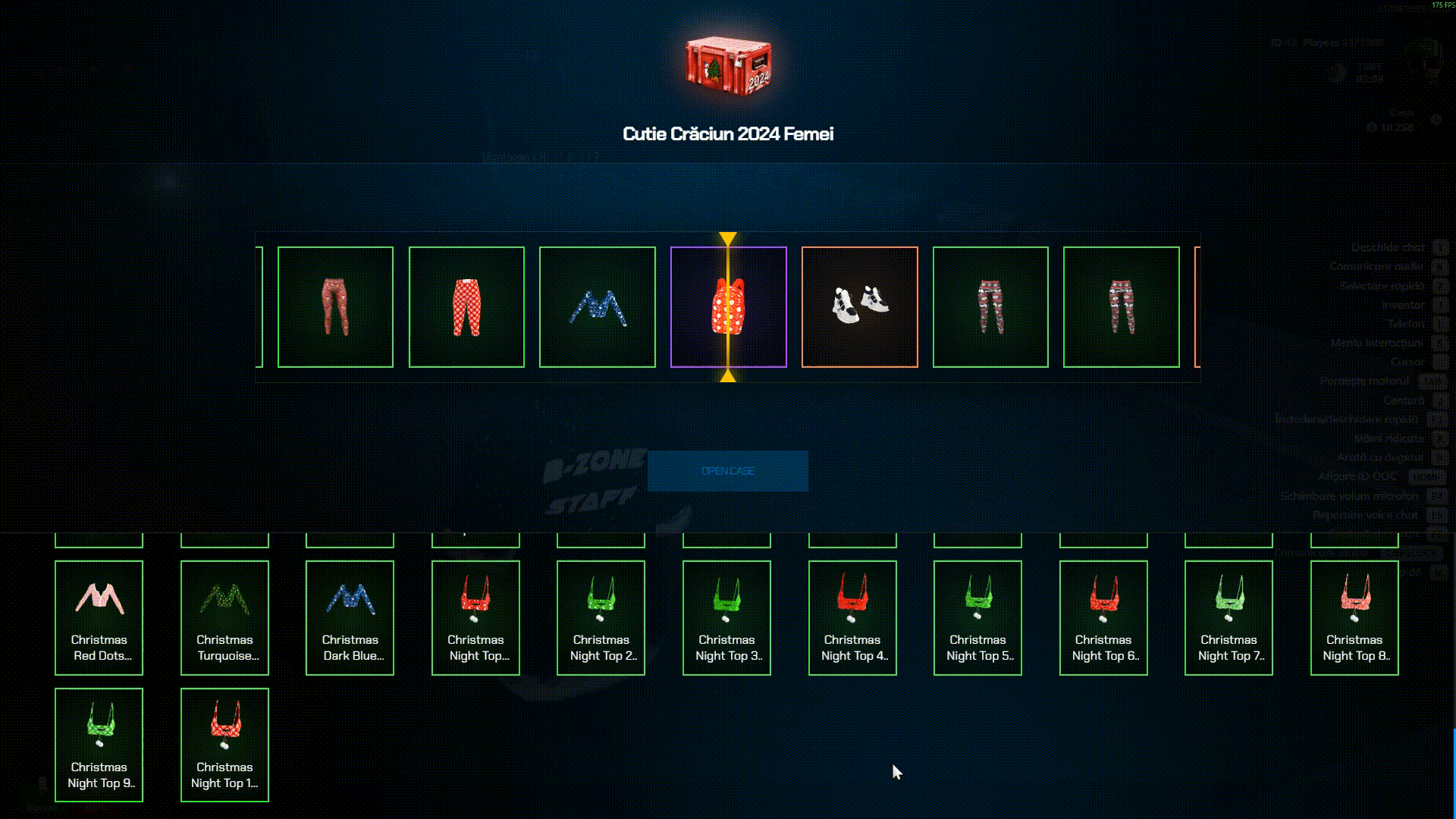Select the Christmas Night Top 3 card
The image size is (1456, 819).
726,617
